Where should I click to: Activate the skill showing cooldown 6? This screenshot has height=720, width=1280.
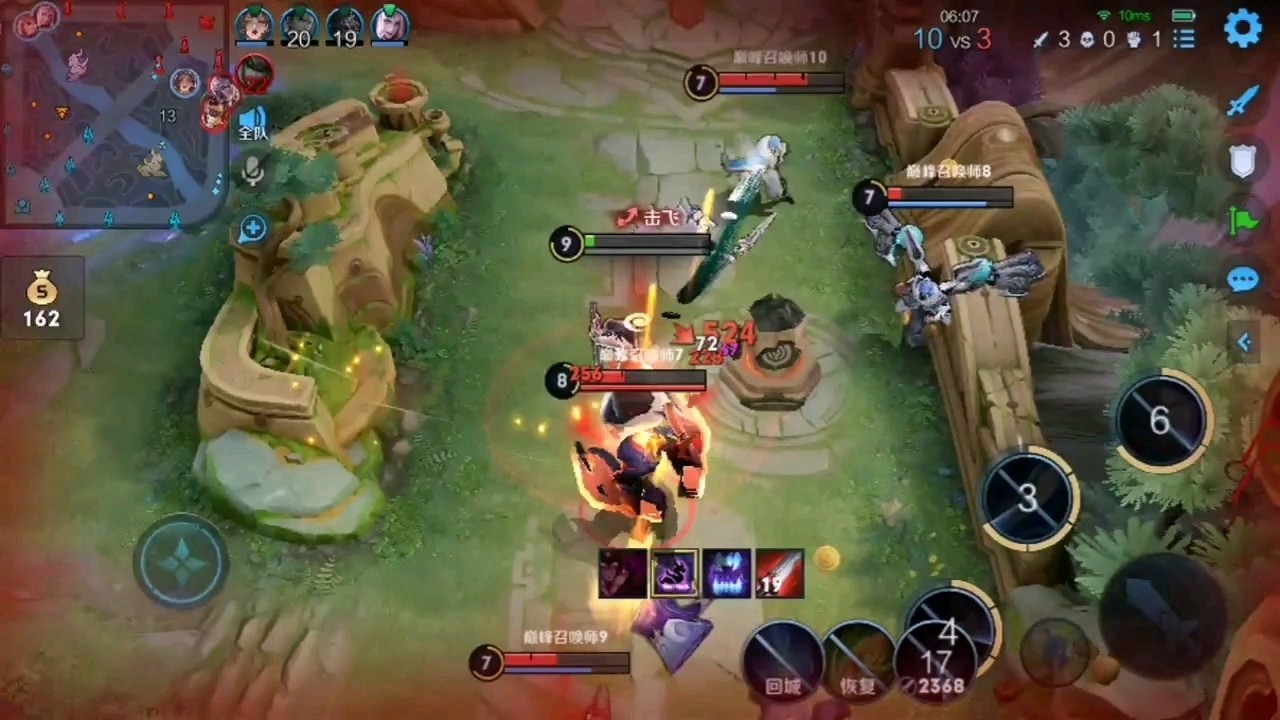coord(1160,421)
